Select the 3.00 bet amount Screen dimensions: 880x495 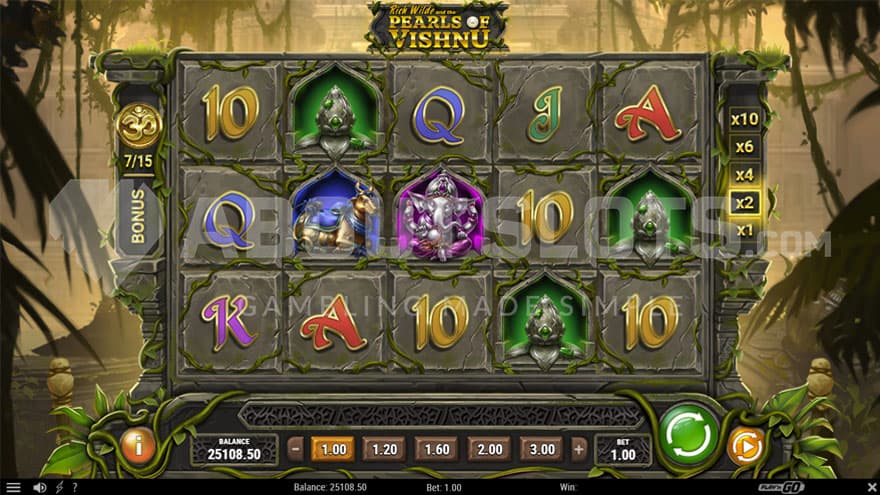541,449
